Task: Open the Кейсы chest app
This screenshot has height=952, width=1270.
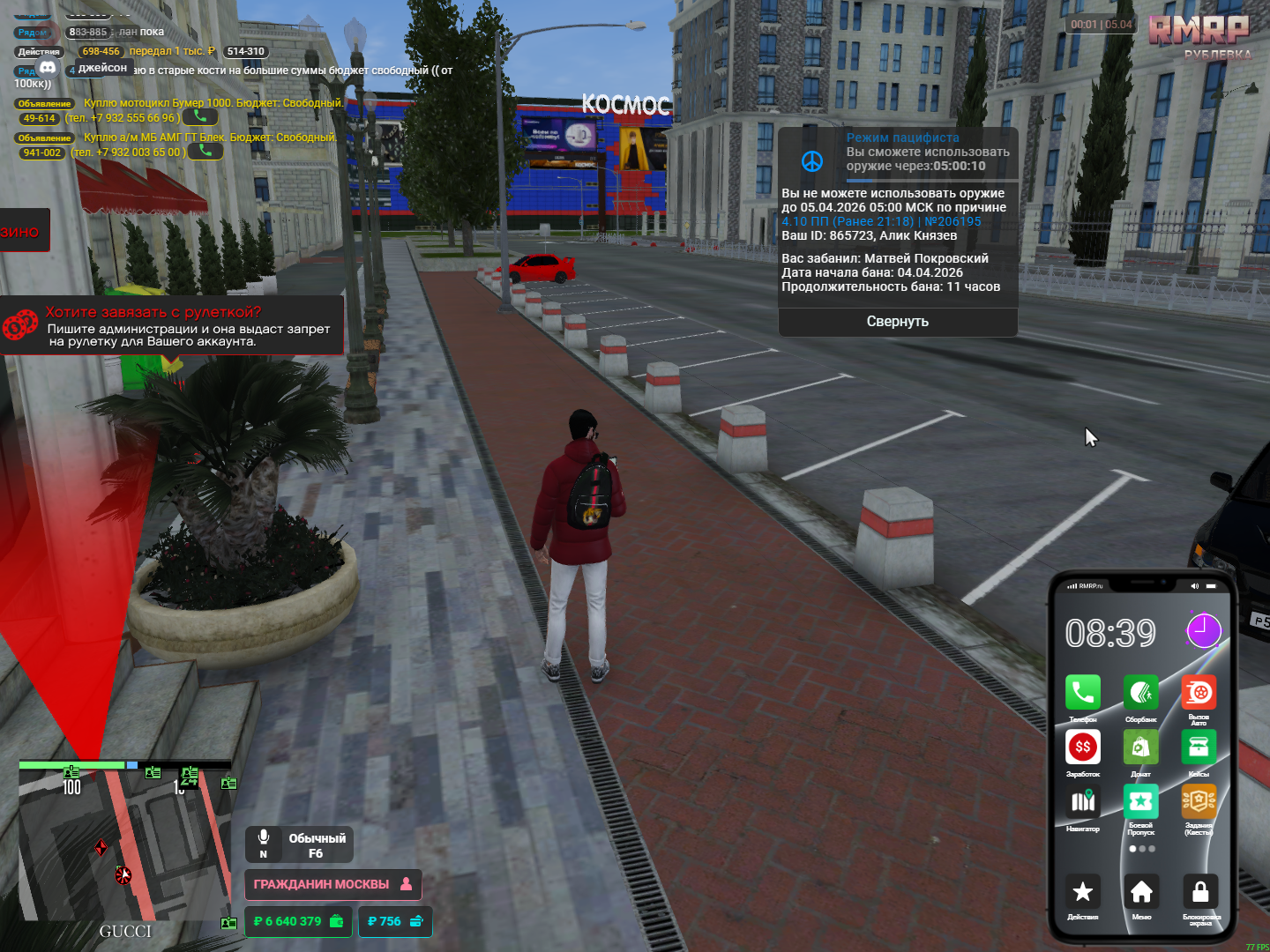Action: (1199, 747)
